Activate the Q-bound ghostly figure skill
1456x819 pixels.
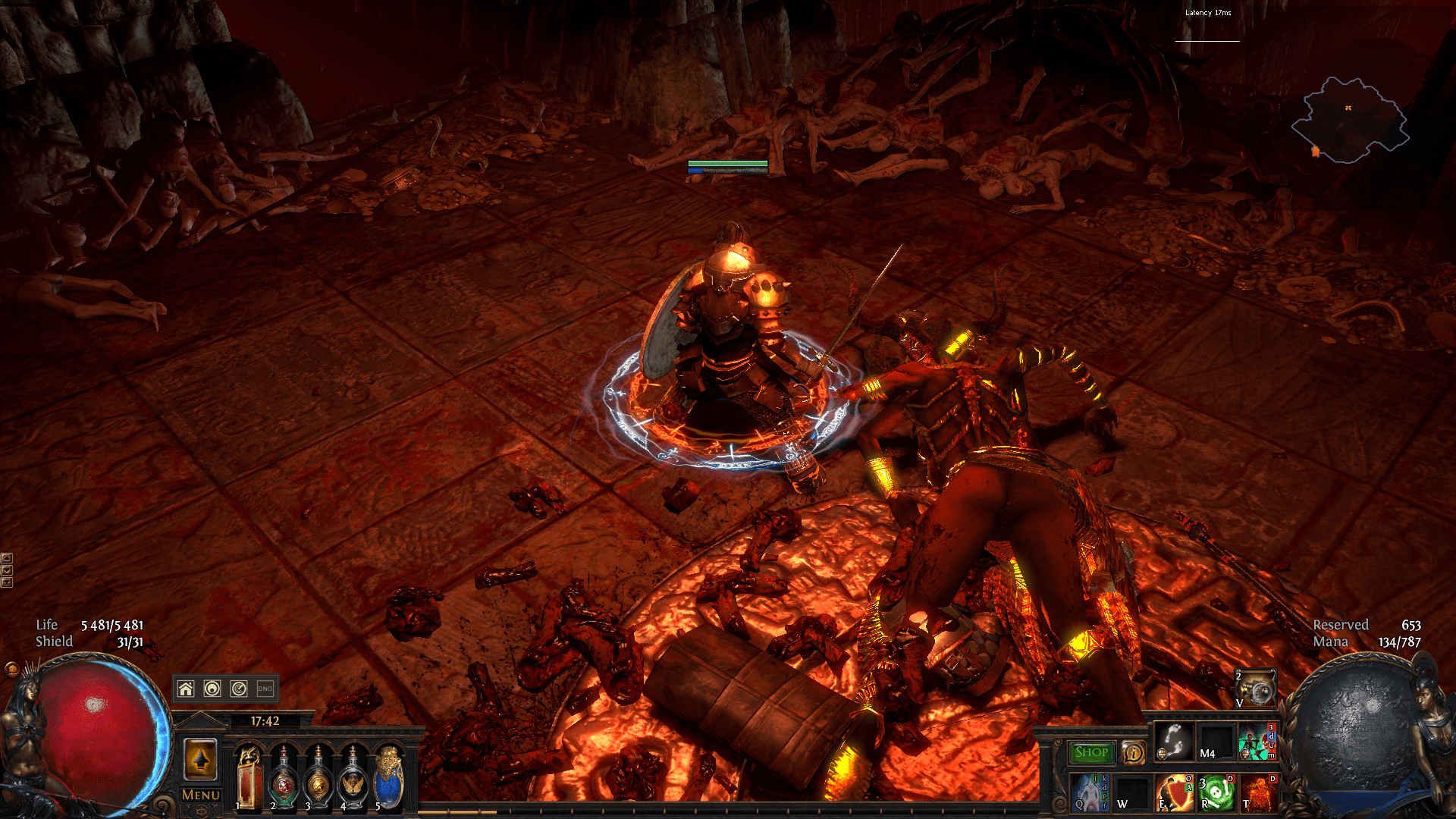coord(1089,792)
